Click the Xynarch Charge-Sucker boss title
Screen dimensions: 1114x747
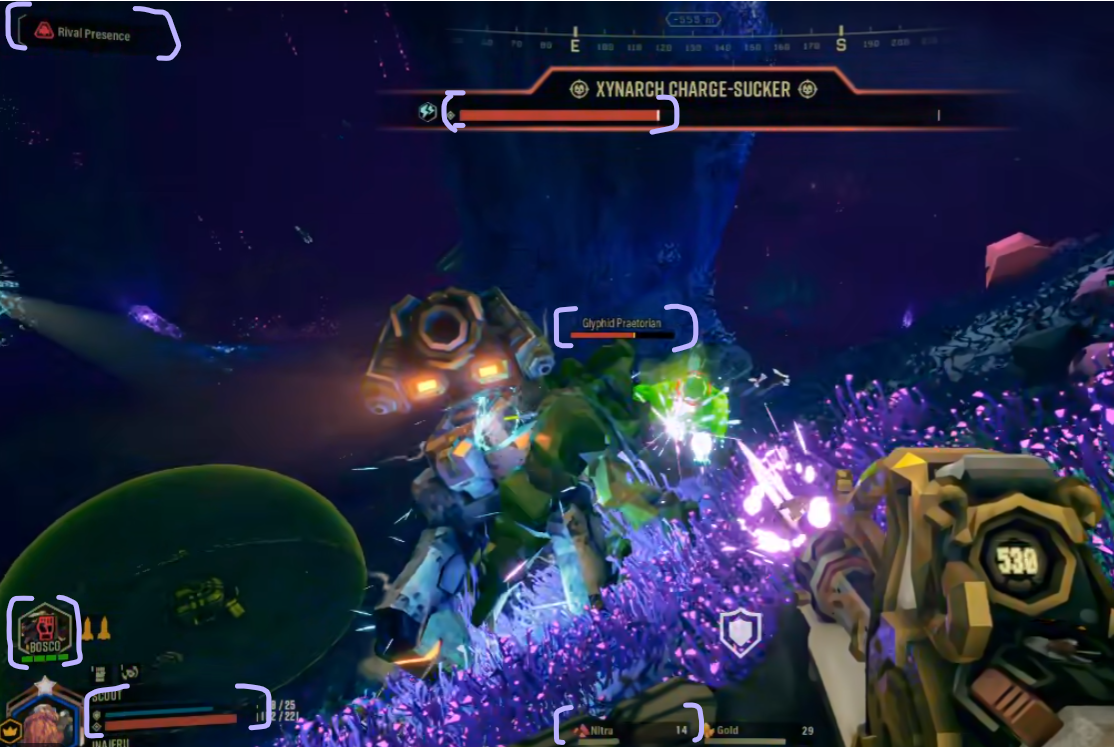pyautogui.click(x=693, y=90)
